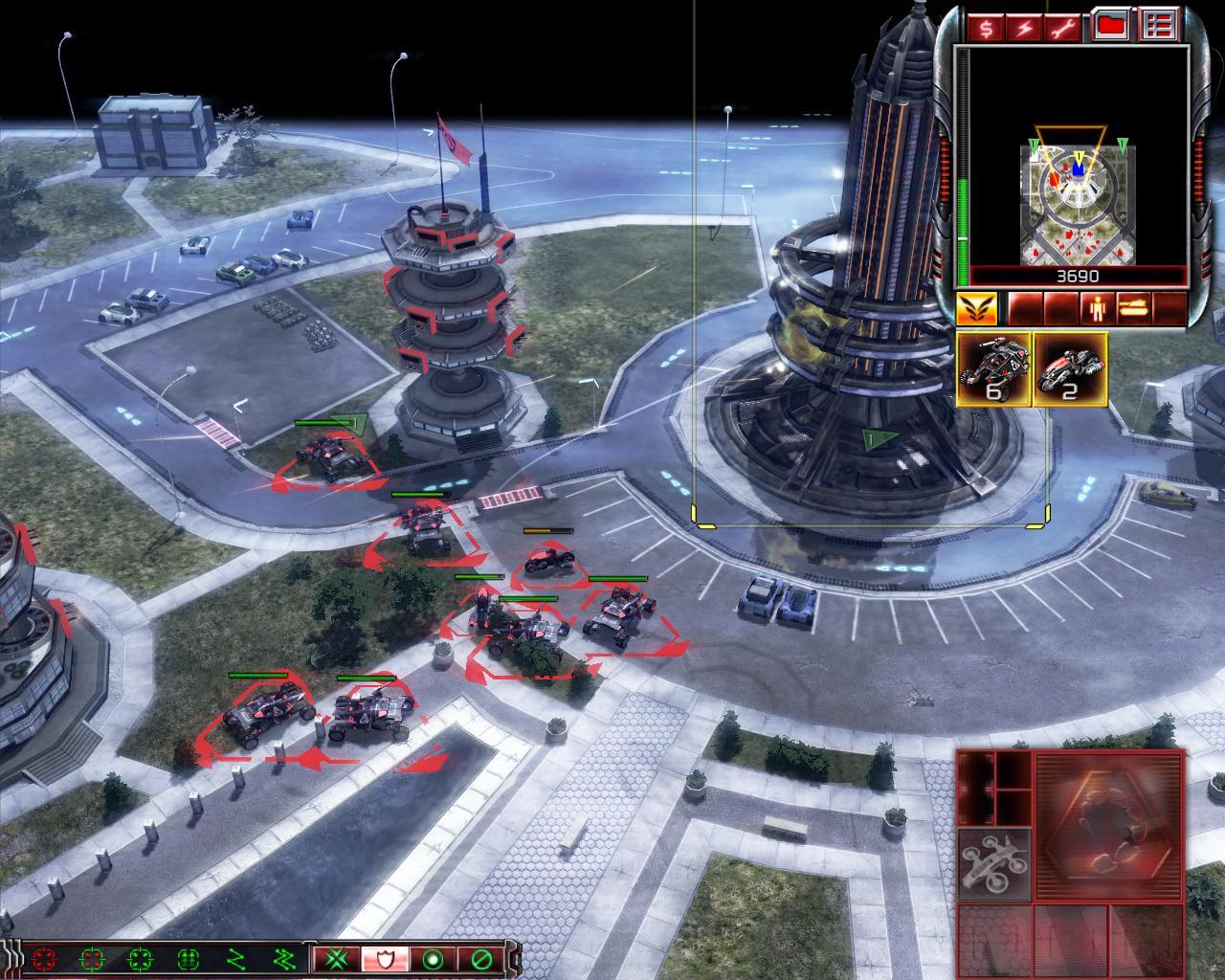This screenshot has width=1225, height=980.
Task: Select the single zigzag waypoint command
Action: tap(235, 958)
